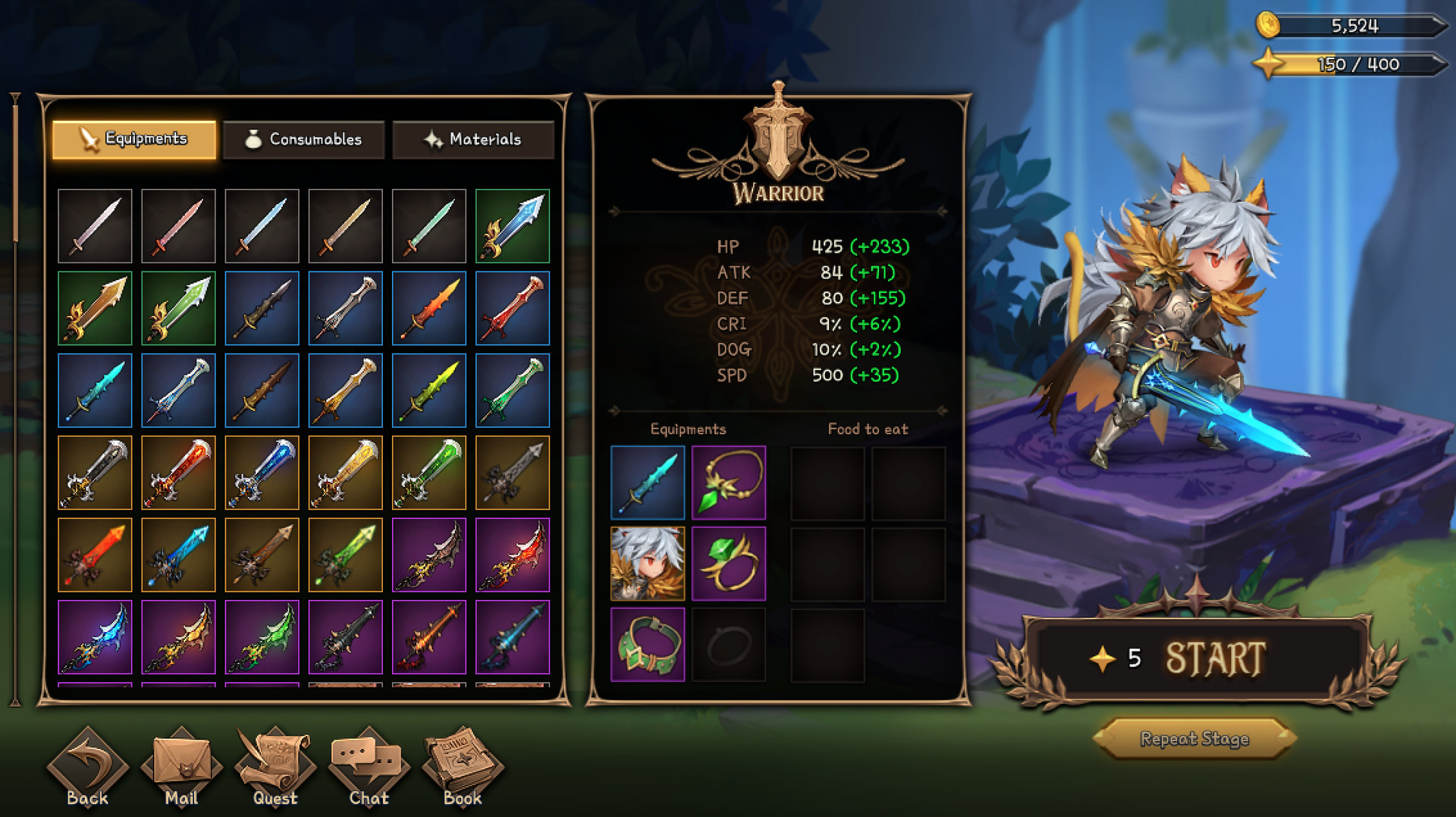This screenshot has width=1456, height=817.
Task: Select the equipped green belt slot
Action: pyautogui.click(x=648, y=643)
